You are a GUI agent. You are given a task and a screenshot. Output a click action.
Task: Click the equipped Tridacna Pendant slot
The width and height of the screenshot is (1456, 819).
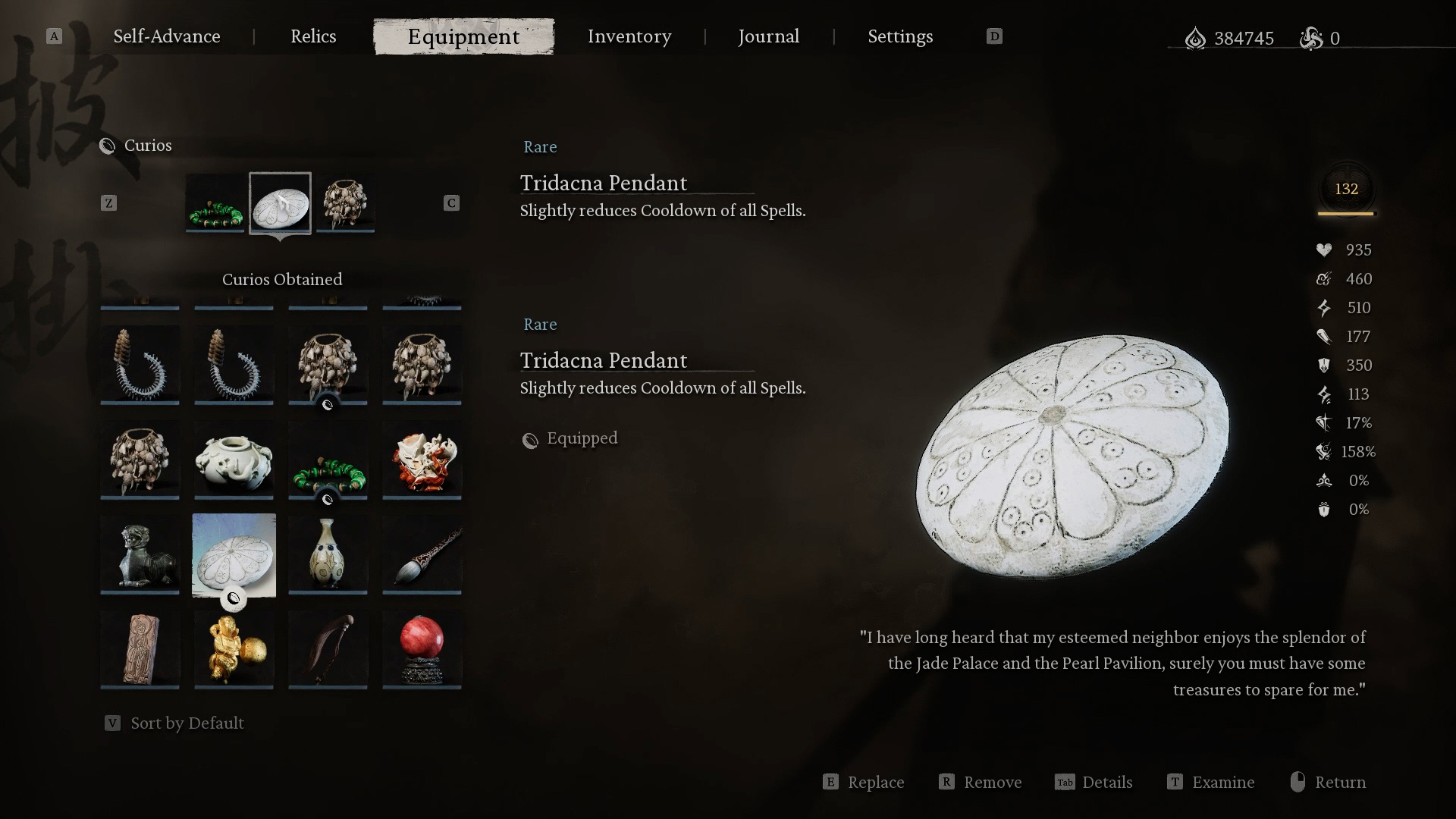tap(280, 203)
